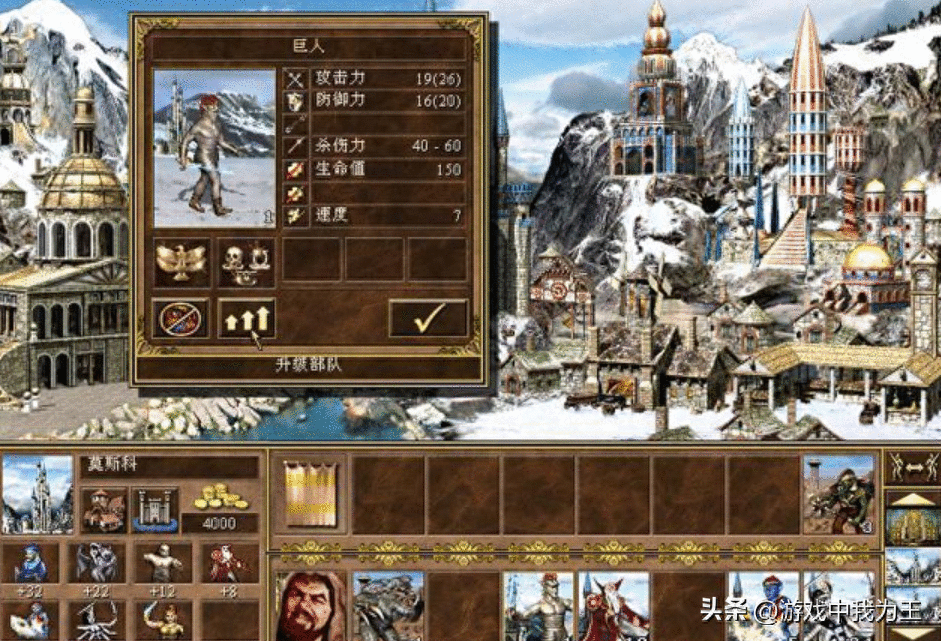Select the lone creature stack in the garrison row
Screen dimensions: 941x641
[838, 494]
